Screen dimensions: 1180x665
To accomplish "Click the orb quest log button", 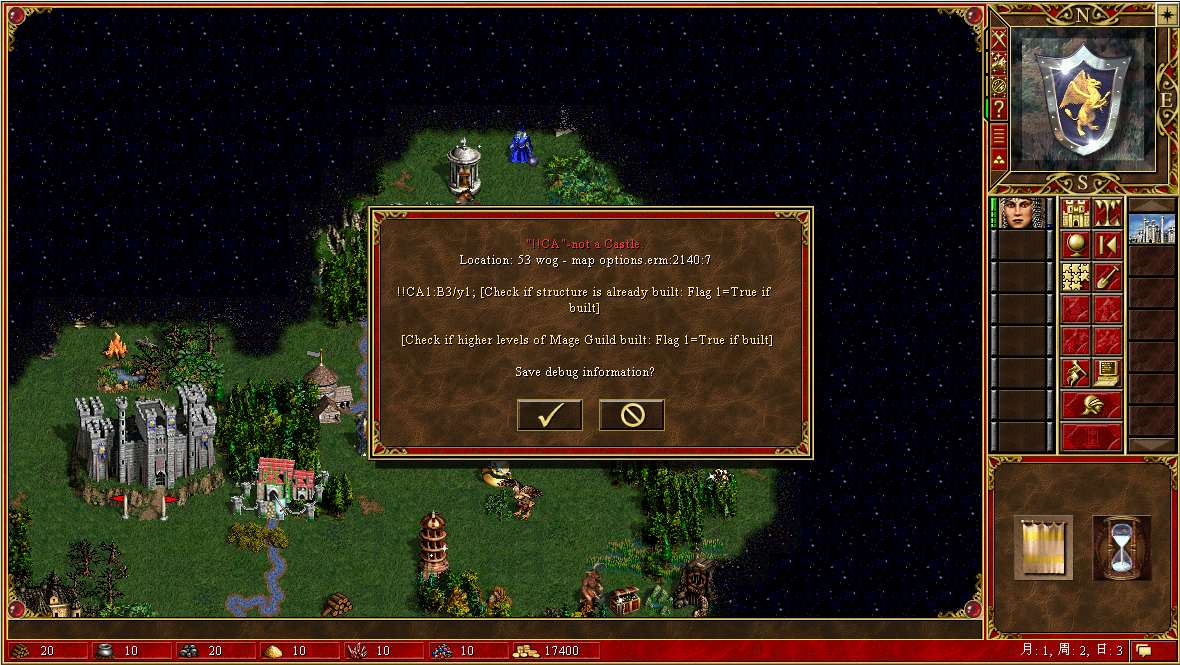I will click(1076, 244).
